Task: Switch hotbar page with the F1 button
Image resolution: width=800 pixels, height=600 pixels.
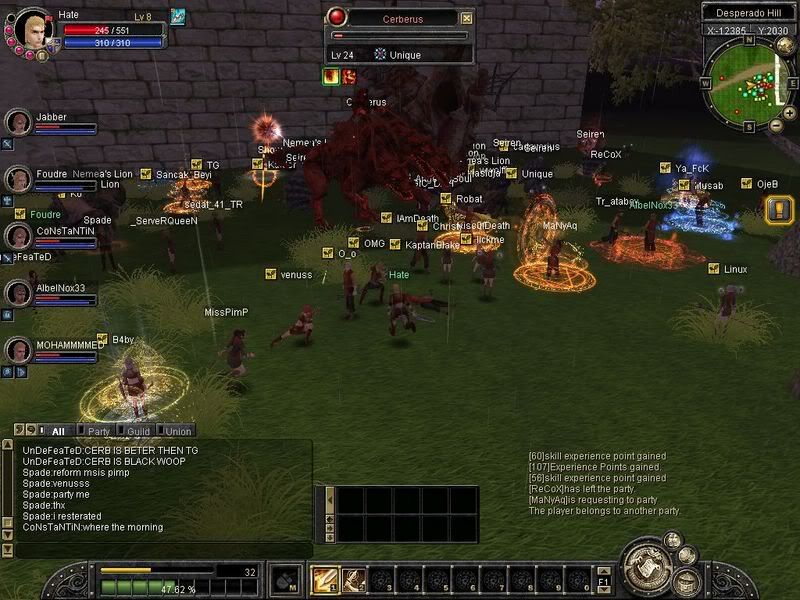Action: (x=604, y=580)
